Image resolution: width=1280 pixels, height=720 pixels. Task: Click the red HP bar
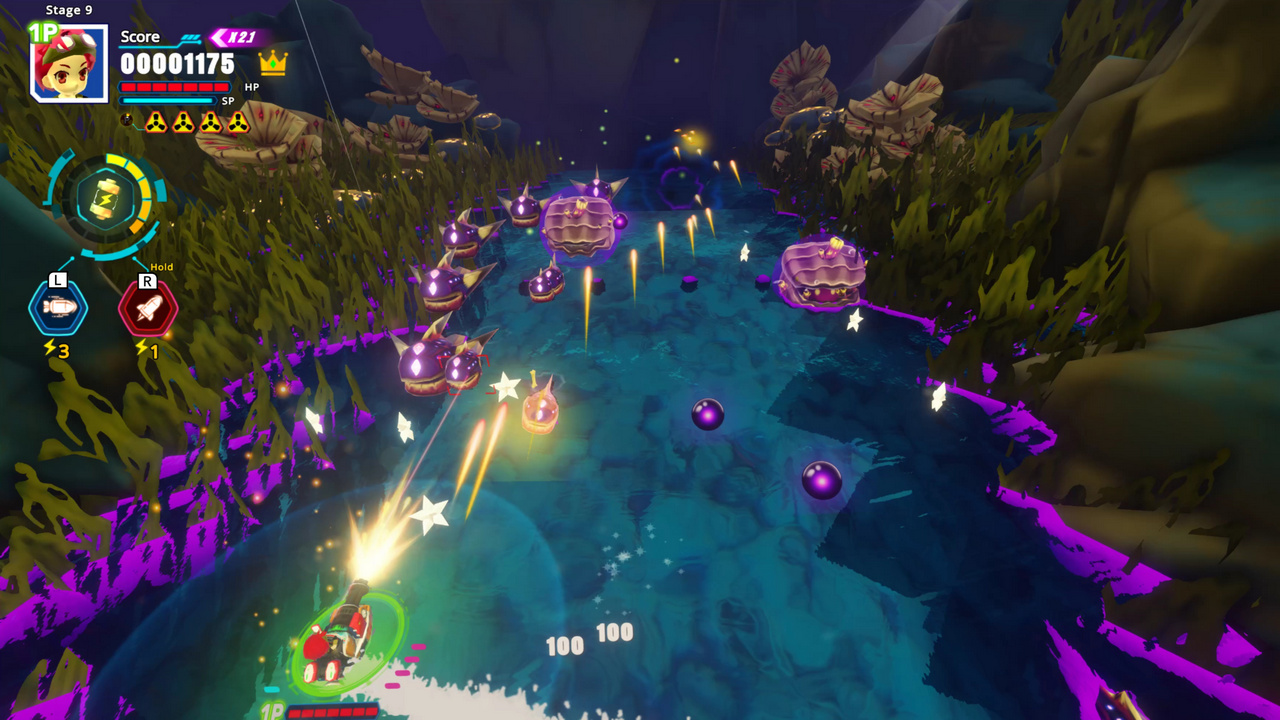tap(174, 87)
